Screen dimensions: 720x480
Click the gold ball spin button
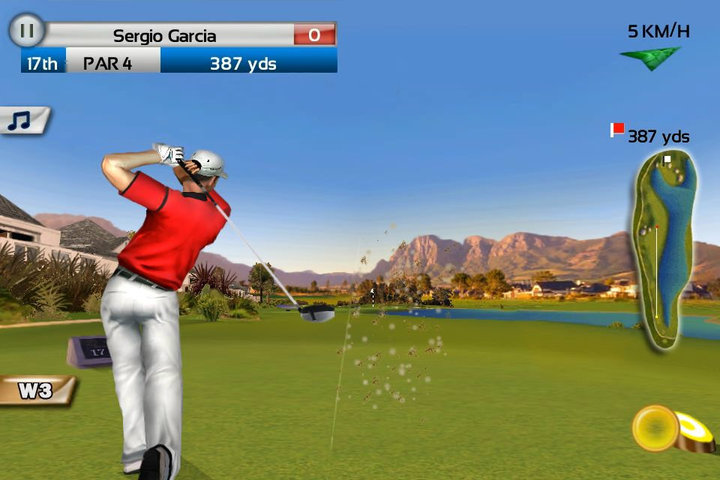659,426
